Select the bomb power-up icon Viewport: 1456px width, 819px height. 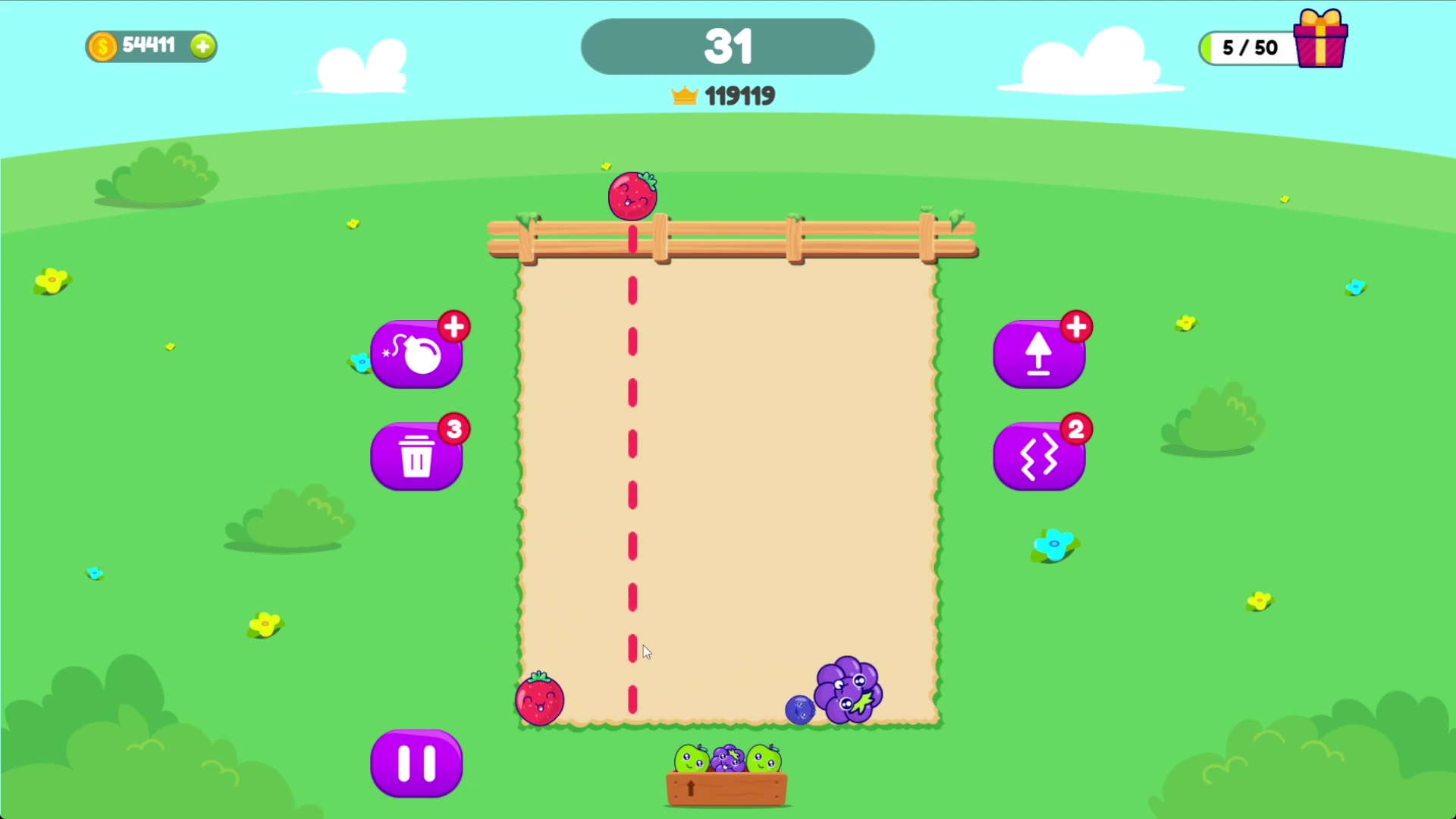[416, 353]
